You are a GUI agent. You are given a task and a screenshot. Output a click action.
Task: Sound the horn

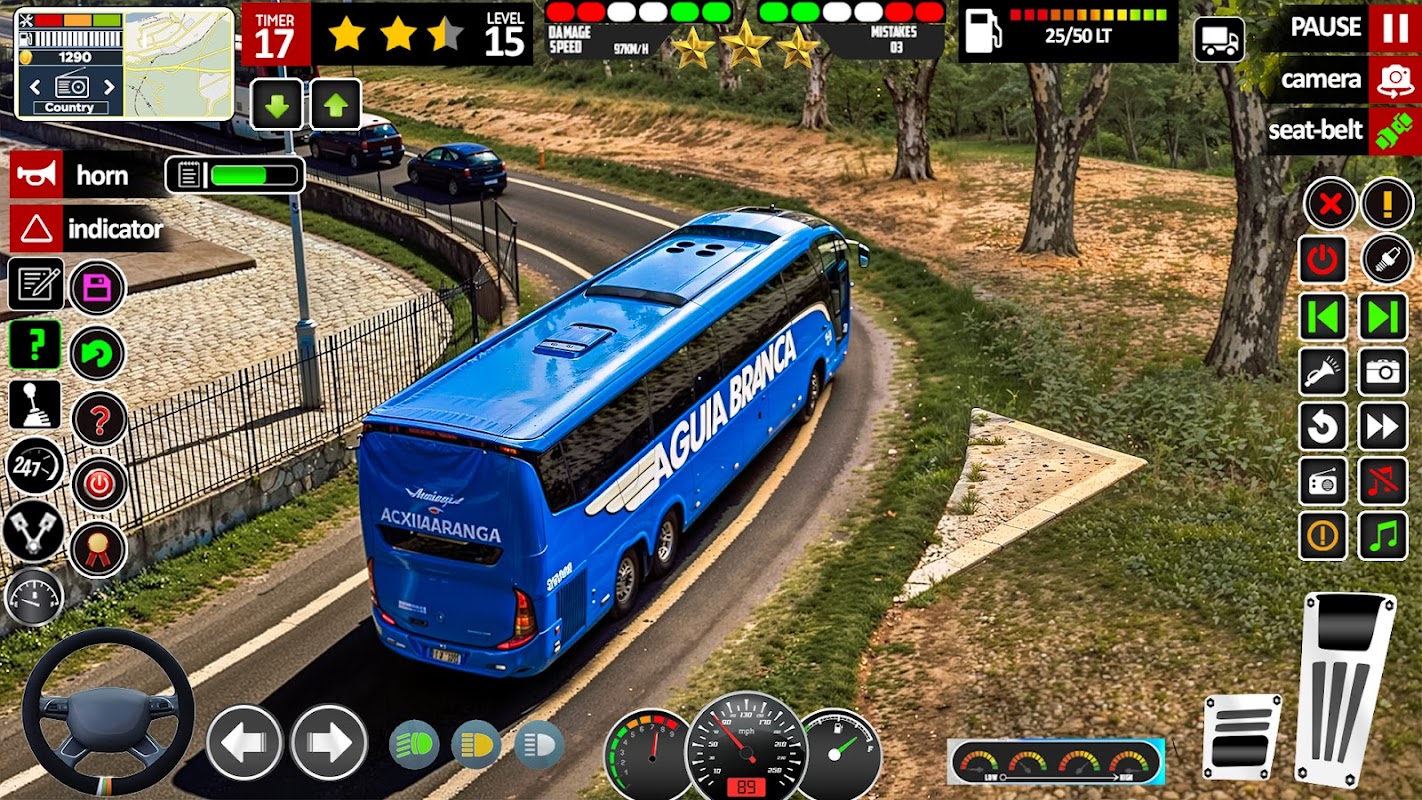point(37,176)
